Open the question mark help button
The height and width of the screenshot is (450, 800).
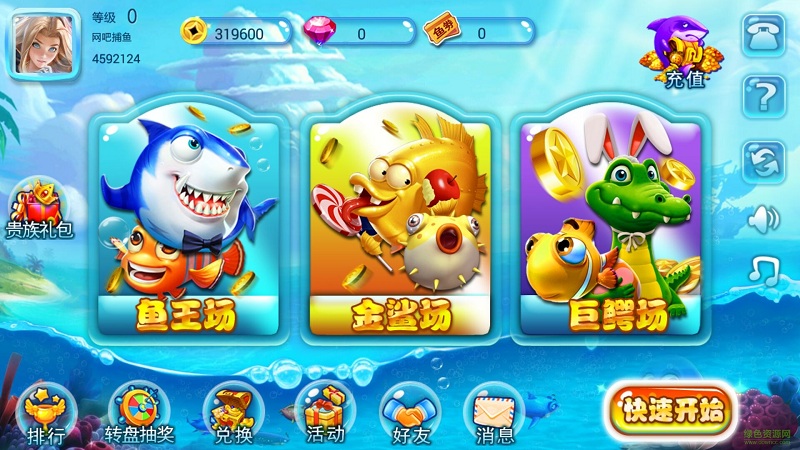coord(764,98)
